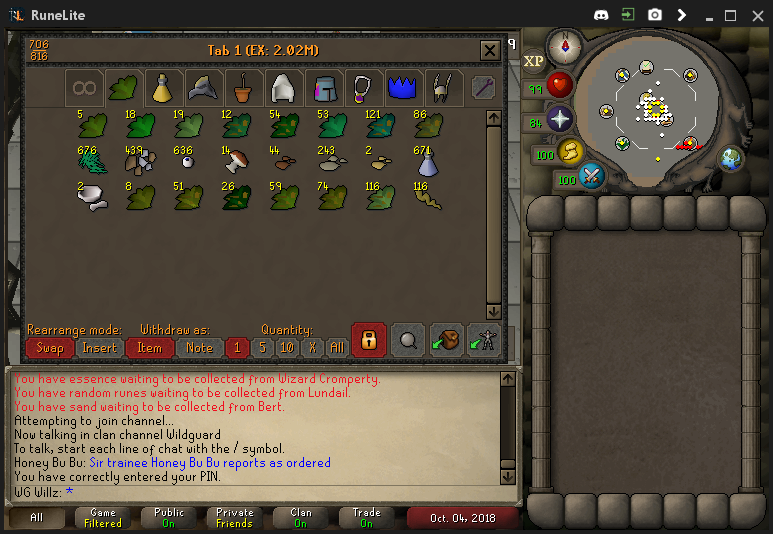Screen dimensions: 773x534
Task: Open the world map globe icon
Action: pyautogui.click(x=731, y=159)
